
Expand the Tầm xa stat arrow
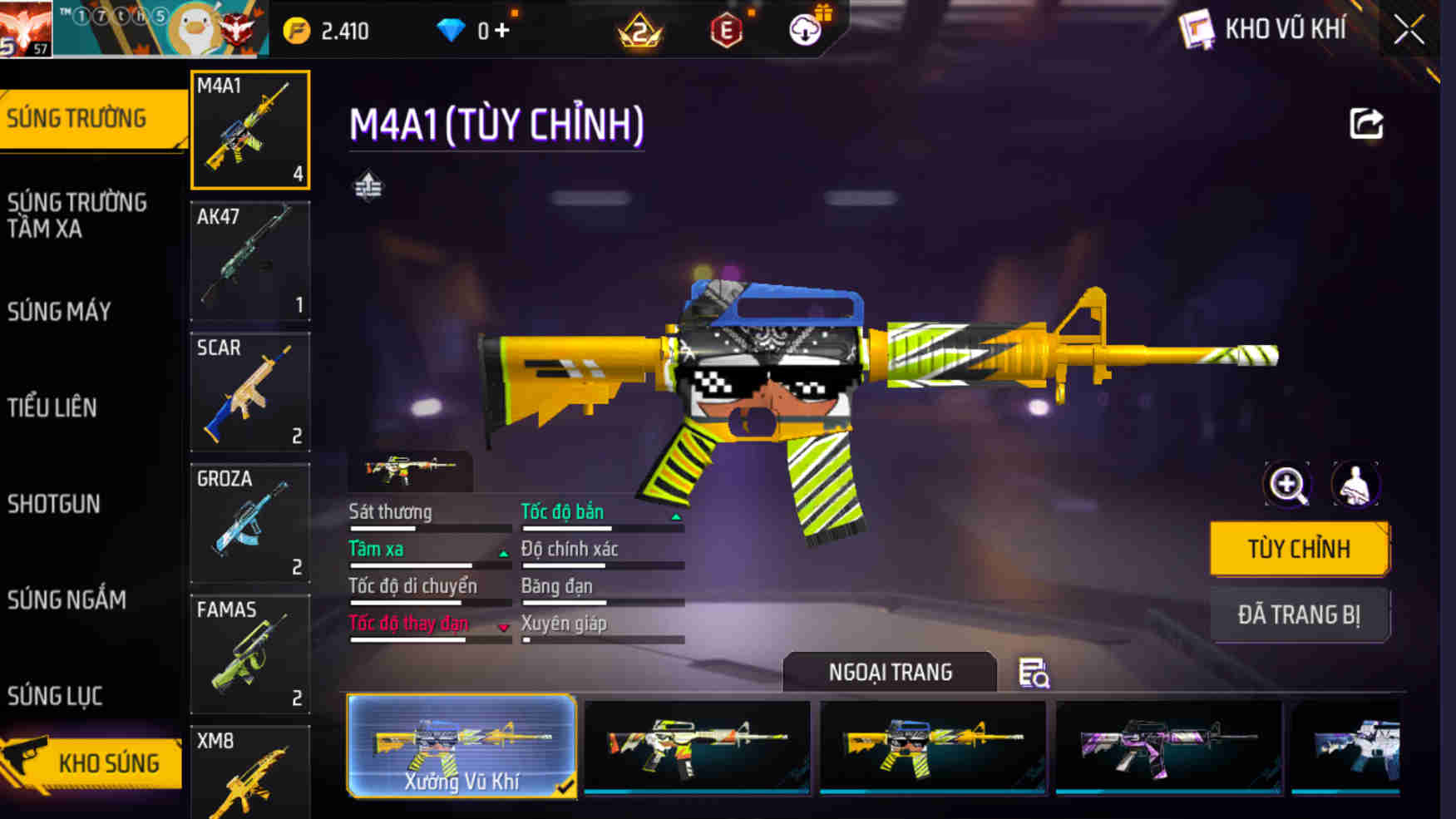(502, 553)
